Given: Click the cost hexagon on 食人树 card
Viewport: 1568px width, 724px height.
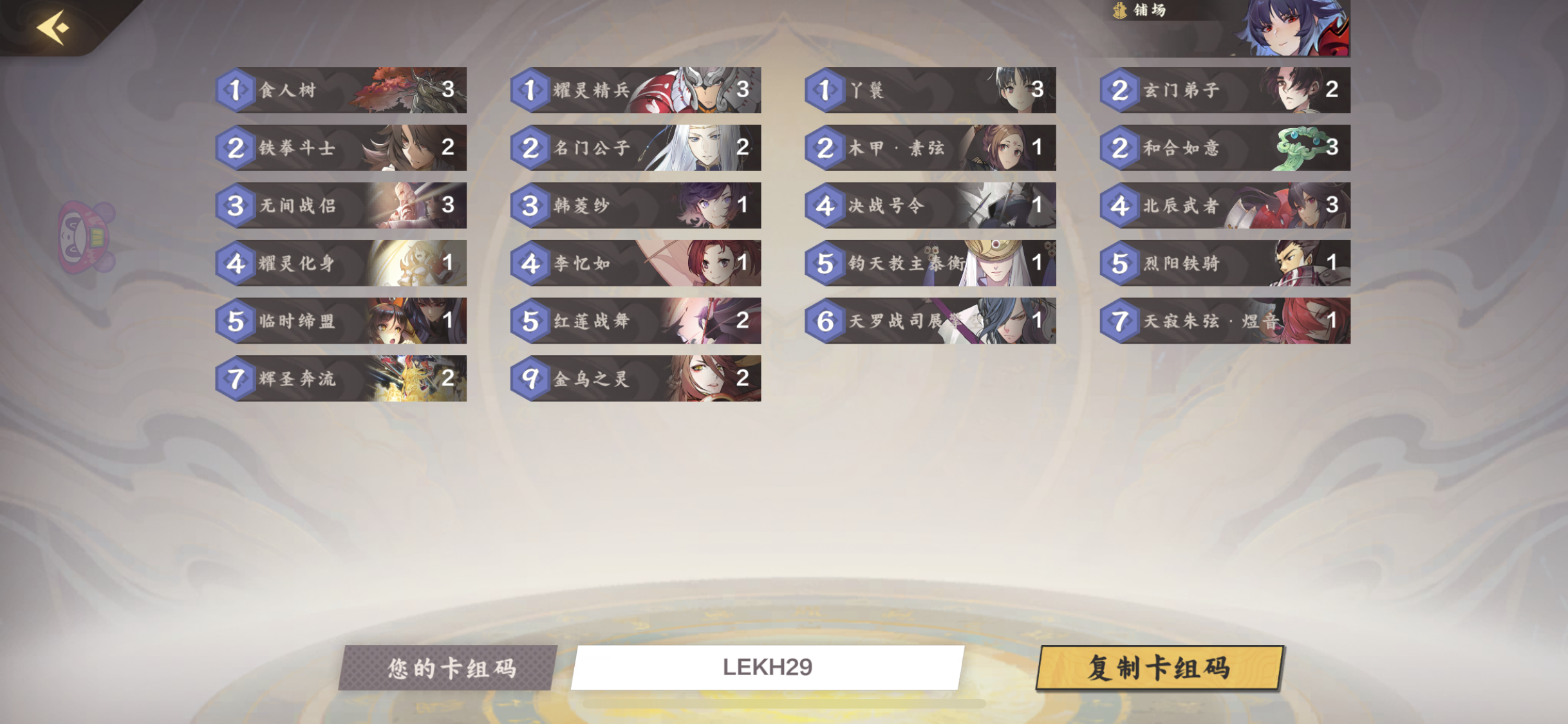Looking at the screenshot, I should coord(236,90).
